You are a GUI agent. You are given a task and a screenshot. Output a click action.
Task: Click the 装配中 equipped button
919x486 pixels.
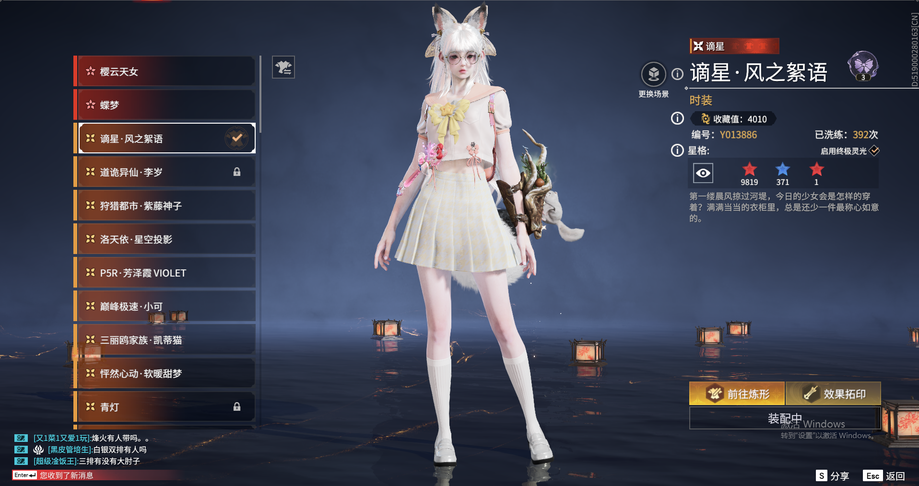[x=784, y=418]
